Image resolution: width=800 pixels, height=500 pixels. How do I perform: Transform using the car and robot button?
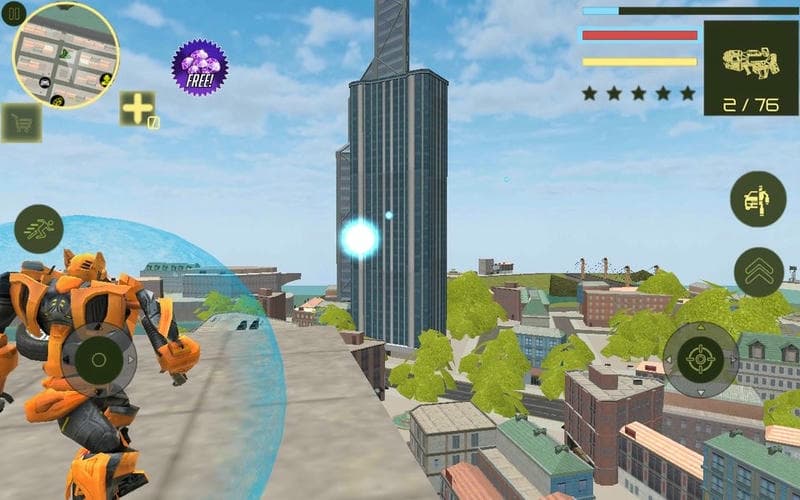(758, 199)
